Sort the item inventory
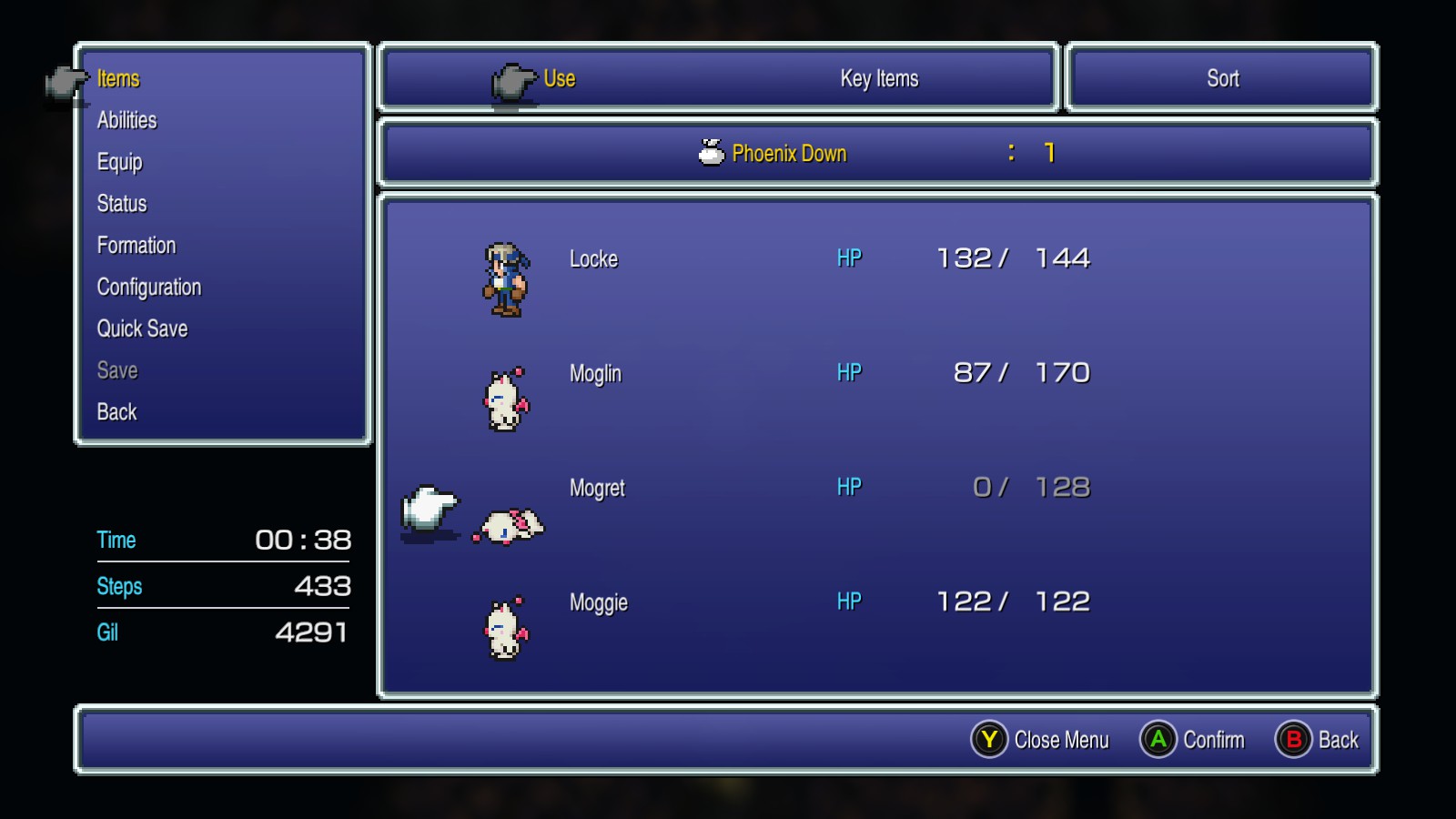 coord(1222,79)
